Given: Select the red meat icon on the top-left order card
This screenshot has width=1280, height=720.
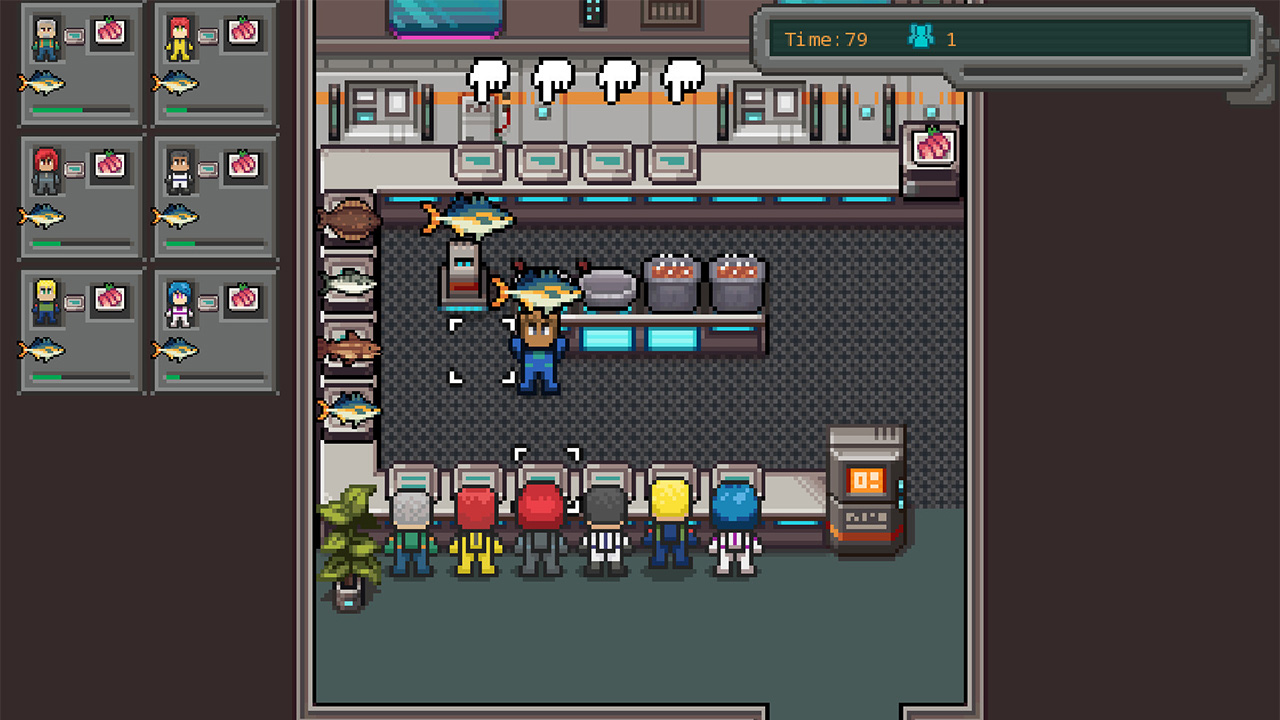Looking at the screenshot, I should pyautogui.click(x=108, y=31).
